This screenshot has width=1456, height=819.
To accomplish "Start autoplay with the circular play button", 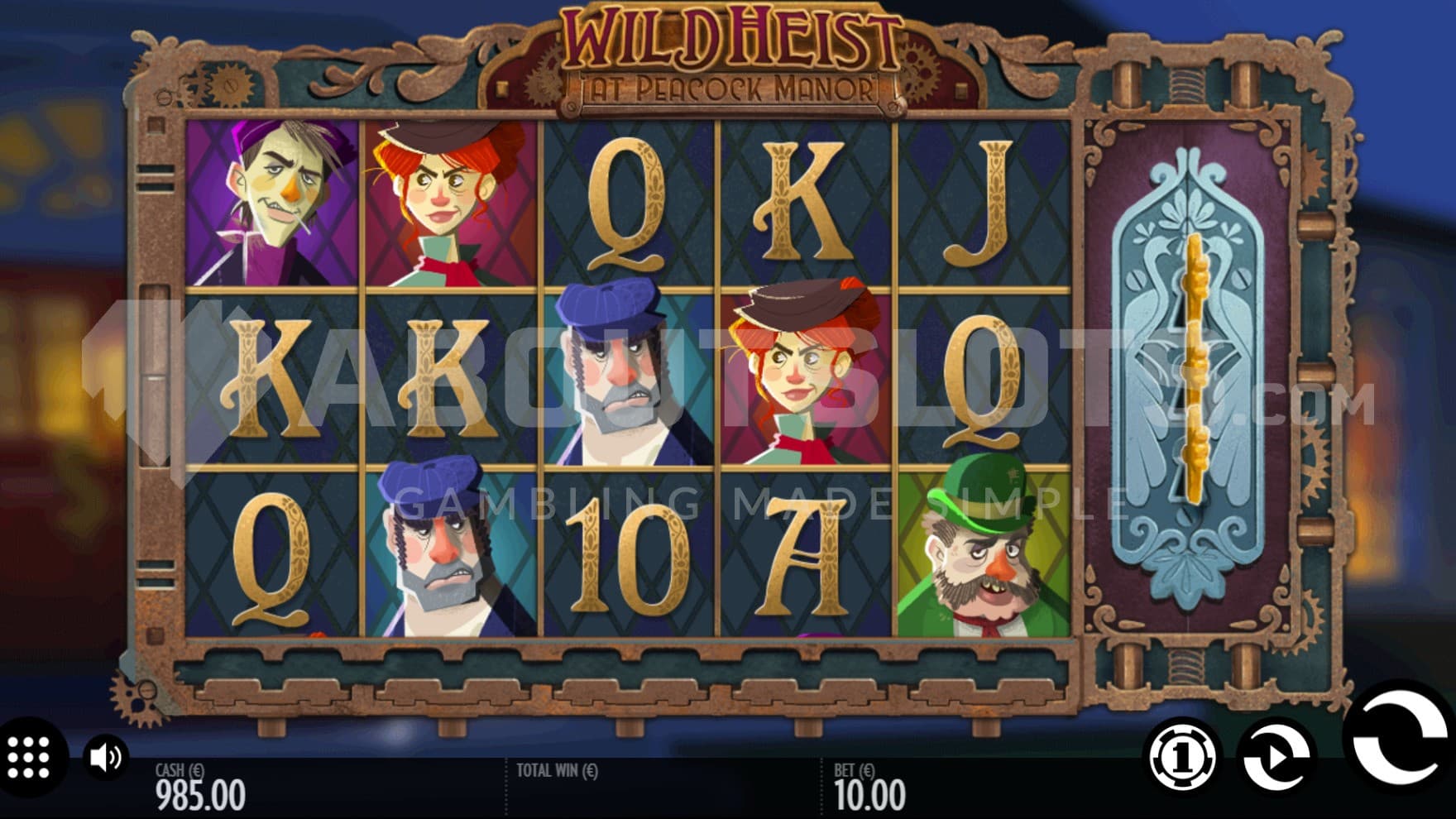I will click(1276, 756).
